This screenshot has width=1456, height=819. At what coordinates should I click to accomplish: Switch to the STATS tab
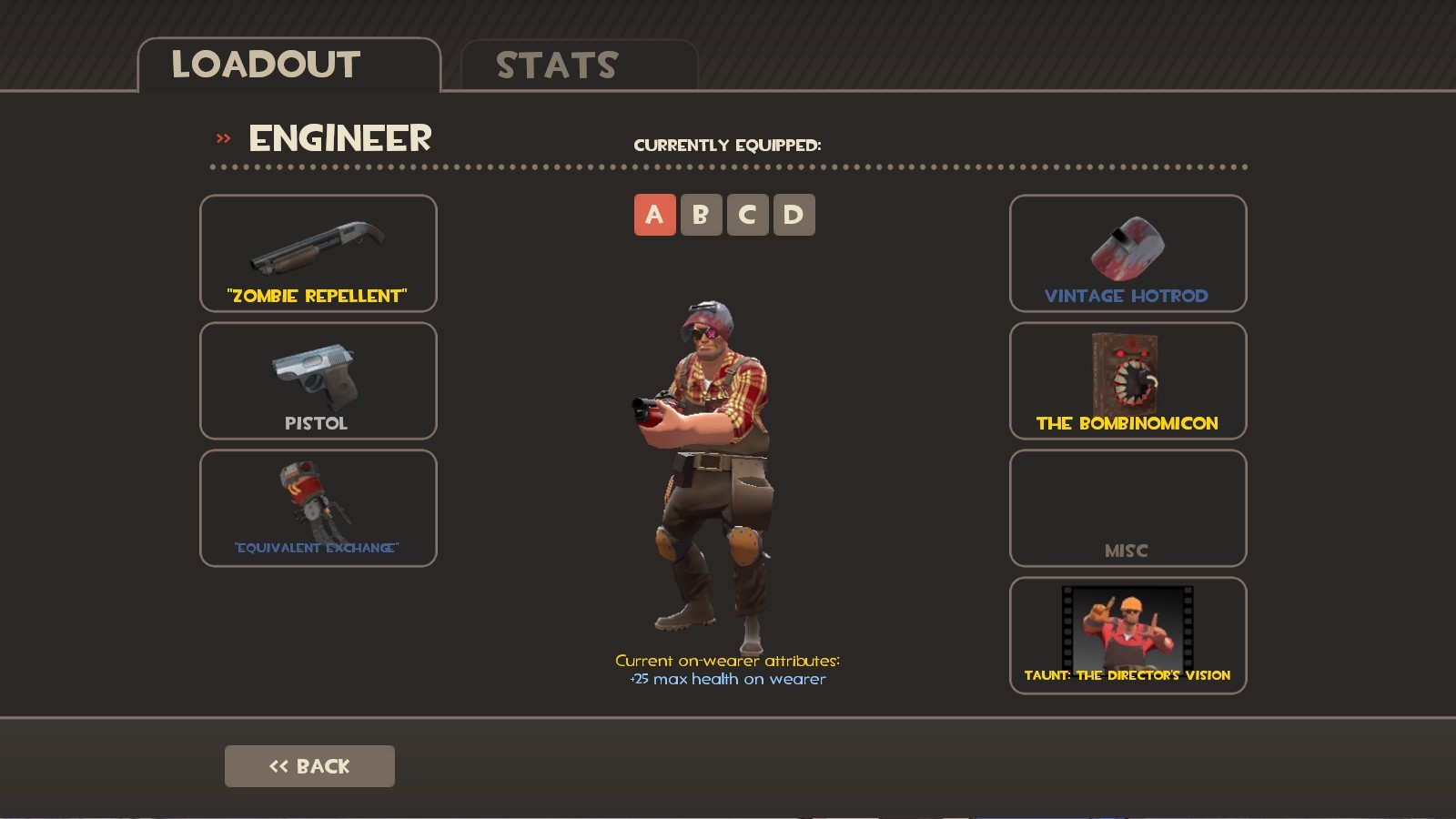555,64
